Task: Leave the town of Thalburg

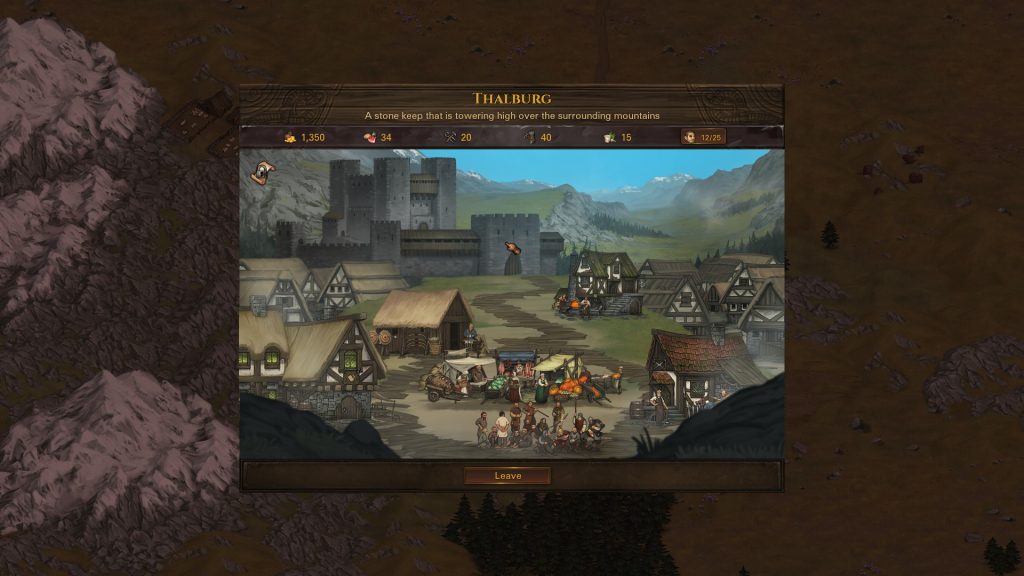Action: click(507, 476)
